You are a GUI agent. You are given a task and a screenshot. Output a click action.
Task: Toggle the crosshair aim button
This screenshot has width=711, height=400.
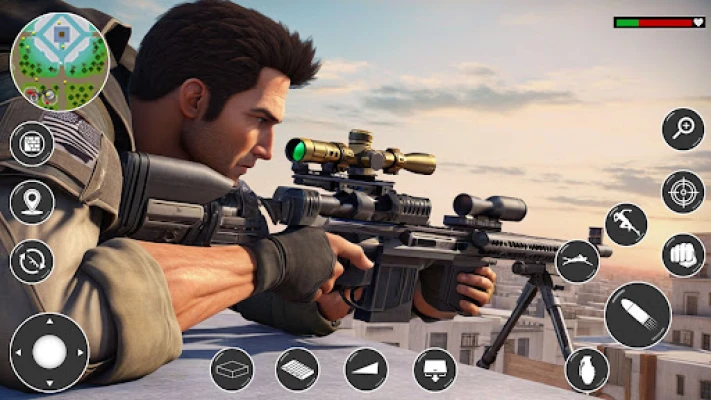(x=683, y=192)
